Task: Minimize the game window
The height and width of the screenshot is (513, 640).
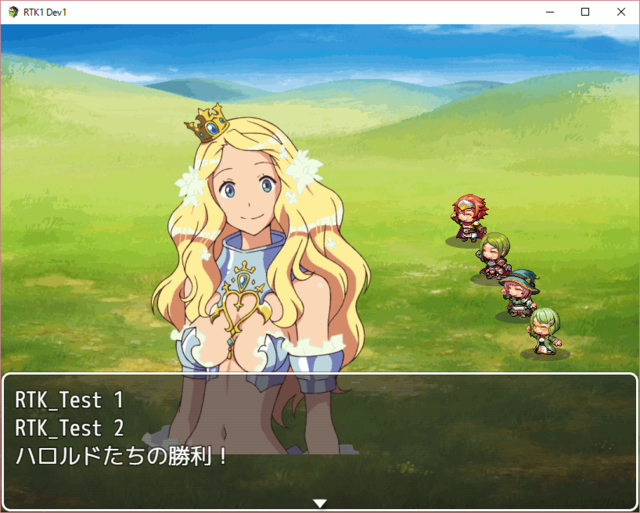Action: [x=550, y=12]
